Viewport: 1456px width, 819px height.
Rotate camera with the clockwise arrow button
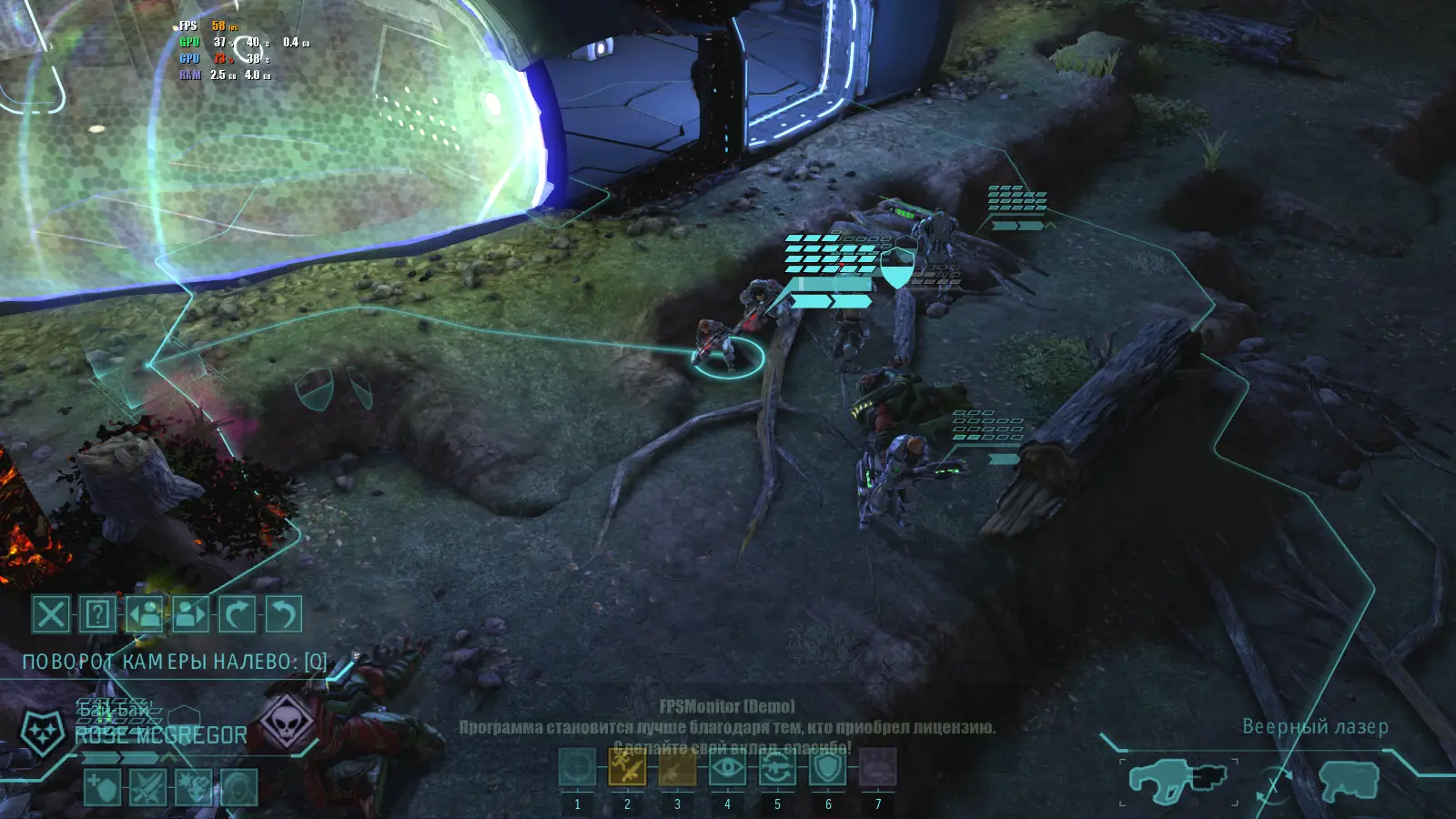(237, 614)
